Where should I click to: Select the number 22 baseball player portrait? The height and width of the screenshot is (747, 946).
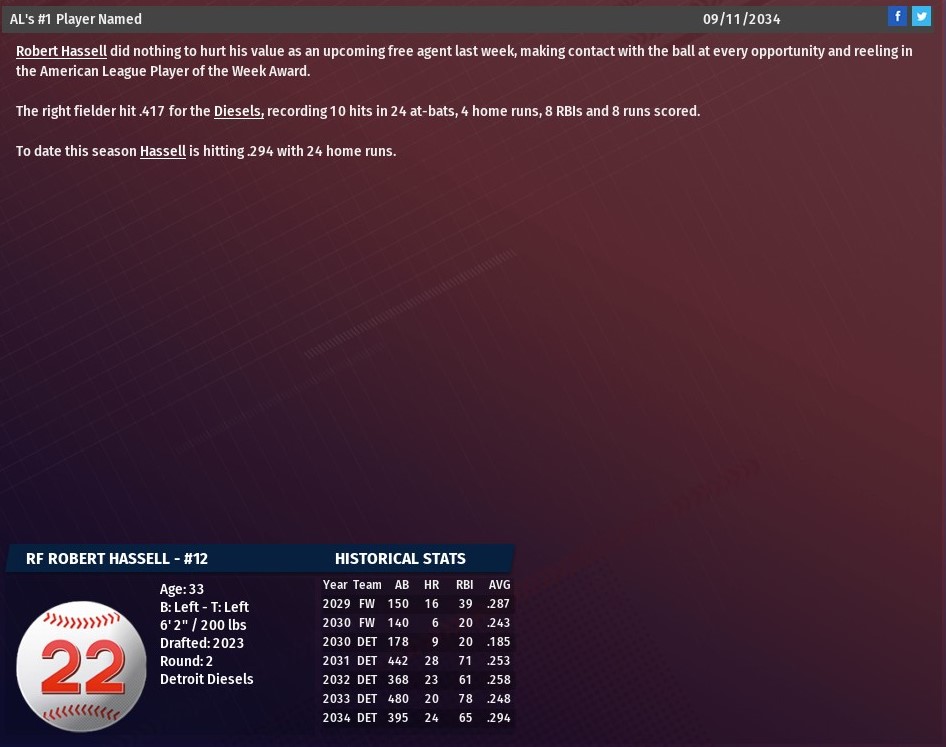coord(81,666)
